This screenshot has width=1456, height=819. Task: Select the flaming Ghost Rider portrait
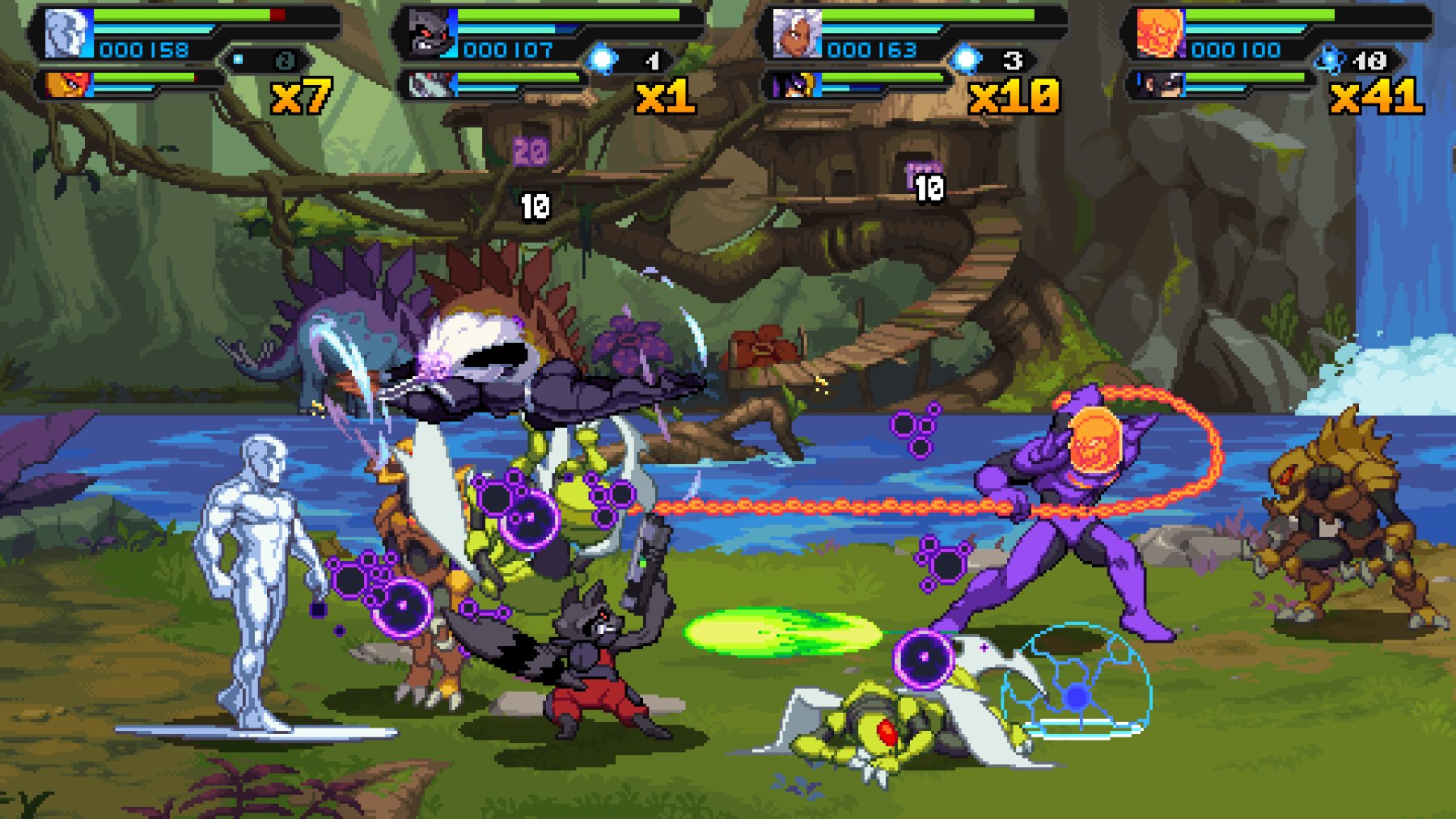click(1158, 32)
